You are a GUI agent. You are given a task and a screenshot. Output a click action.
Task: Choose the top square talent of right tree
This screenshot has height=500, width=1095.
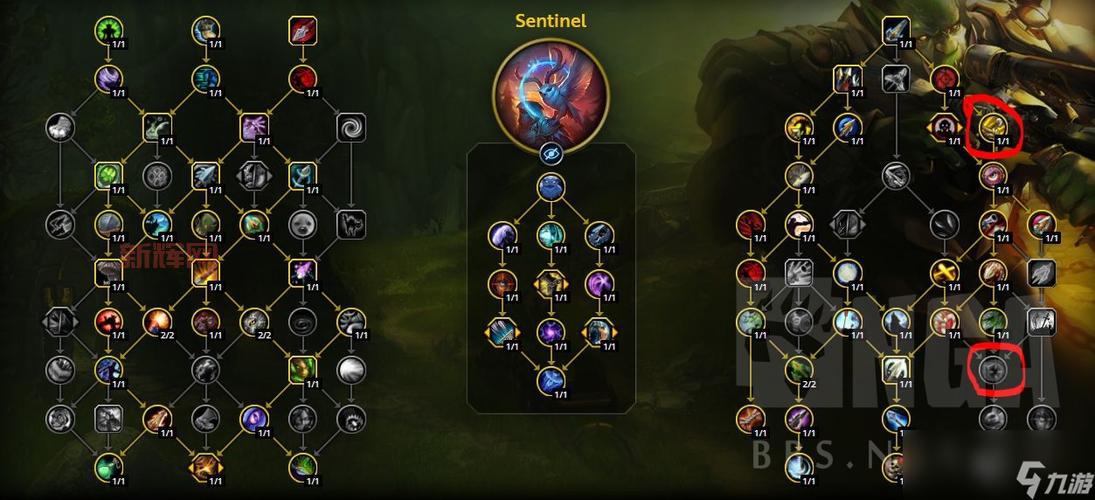896,30
